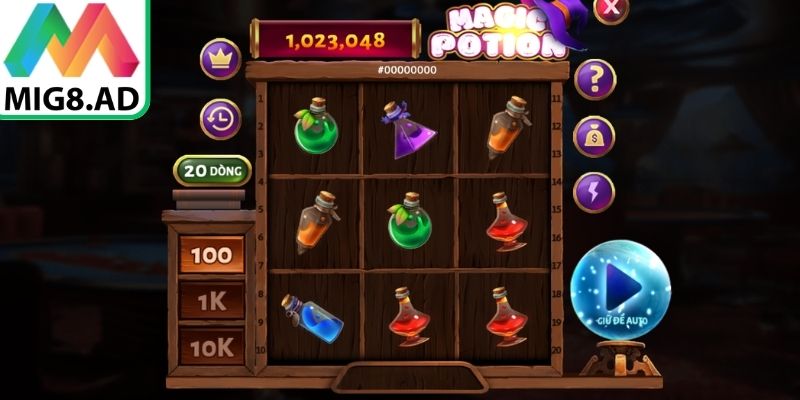Viewport: 800px width, 400px height.
Task: Show the spin history clock icon
Action: point(219,119)
